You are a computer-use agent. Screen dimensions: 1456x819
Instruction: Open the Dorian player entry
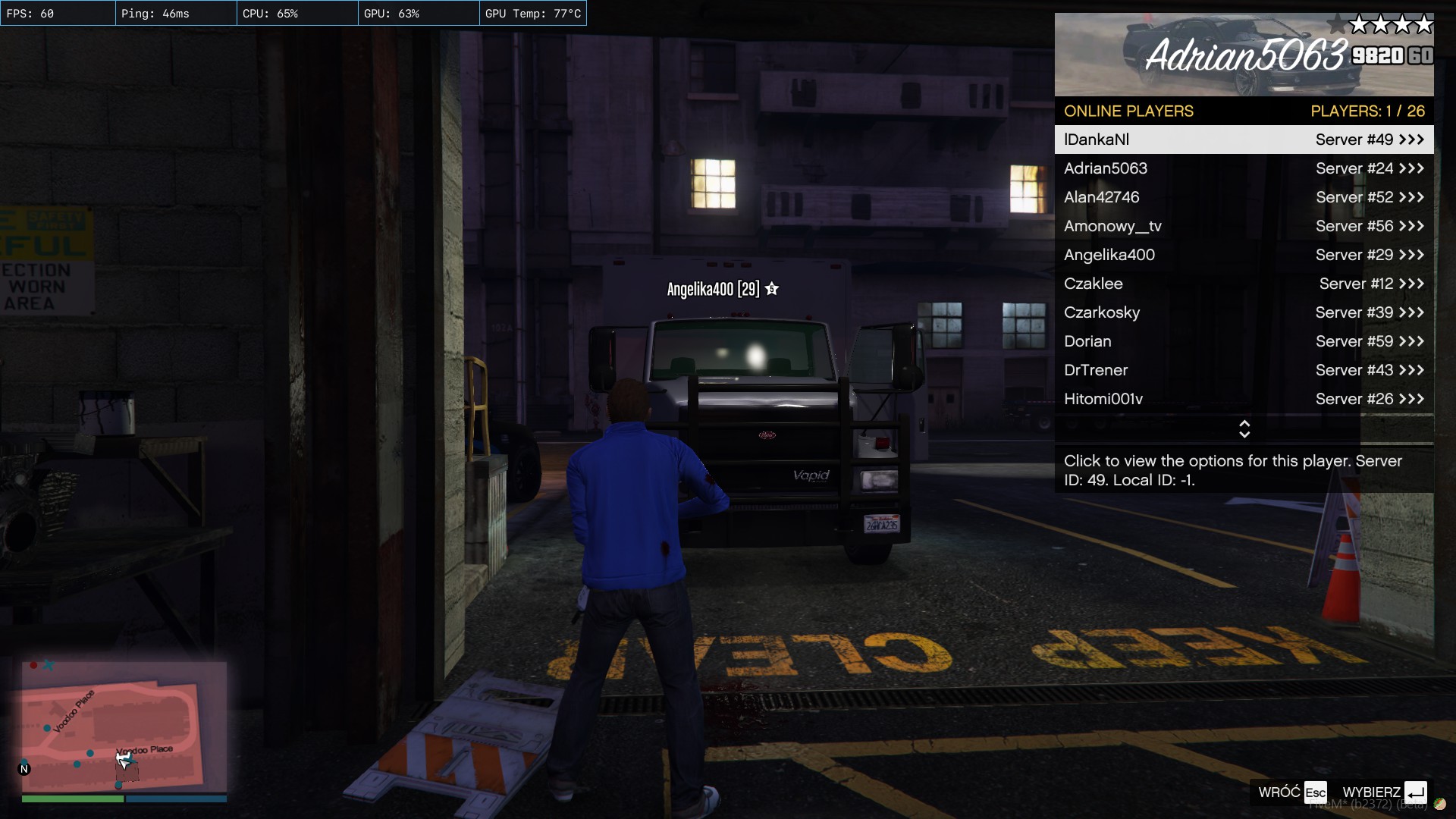point(1244,341)
